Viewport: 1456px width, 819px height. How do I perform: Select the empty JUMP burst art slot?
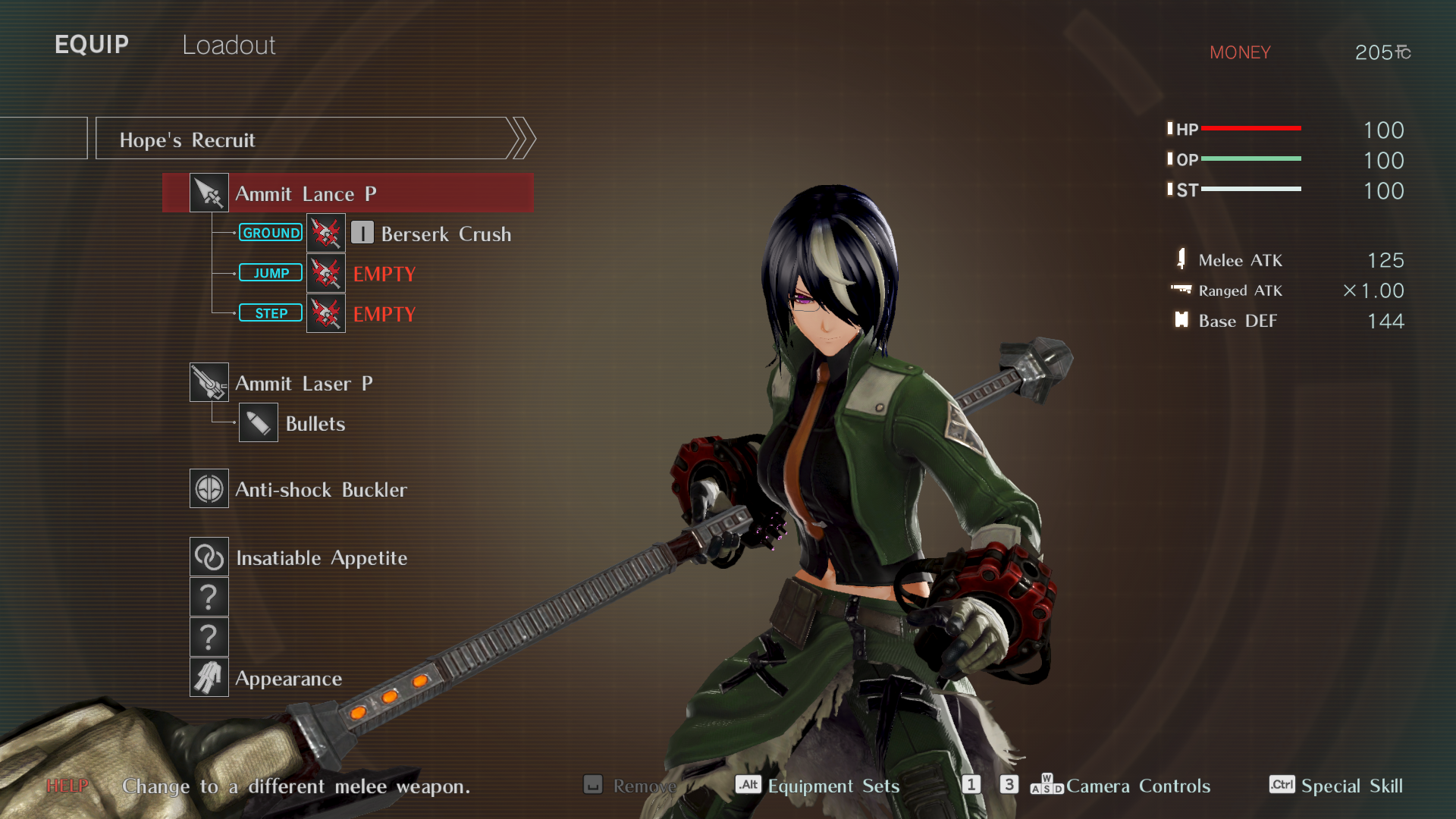[384, 274]
